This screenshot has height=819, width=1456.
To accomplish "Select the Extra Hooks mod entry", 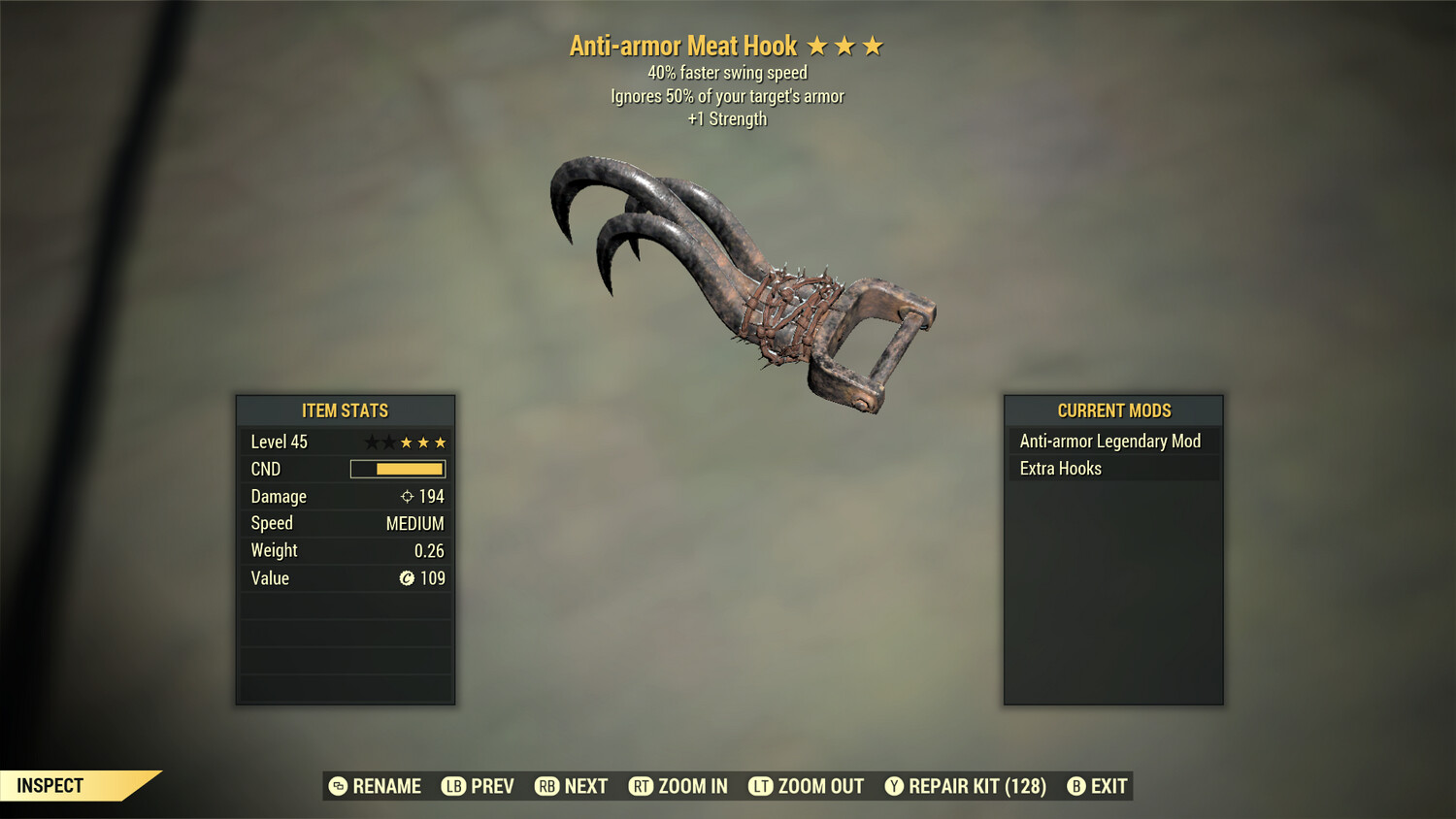I will point(1060,468).
